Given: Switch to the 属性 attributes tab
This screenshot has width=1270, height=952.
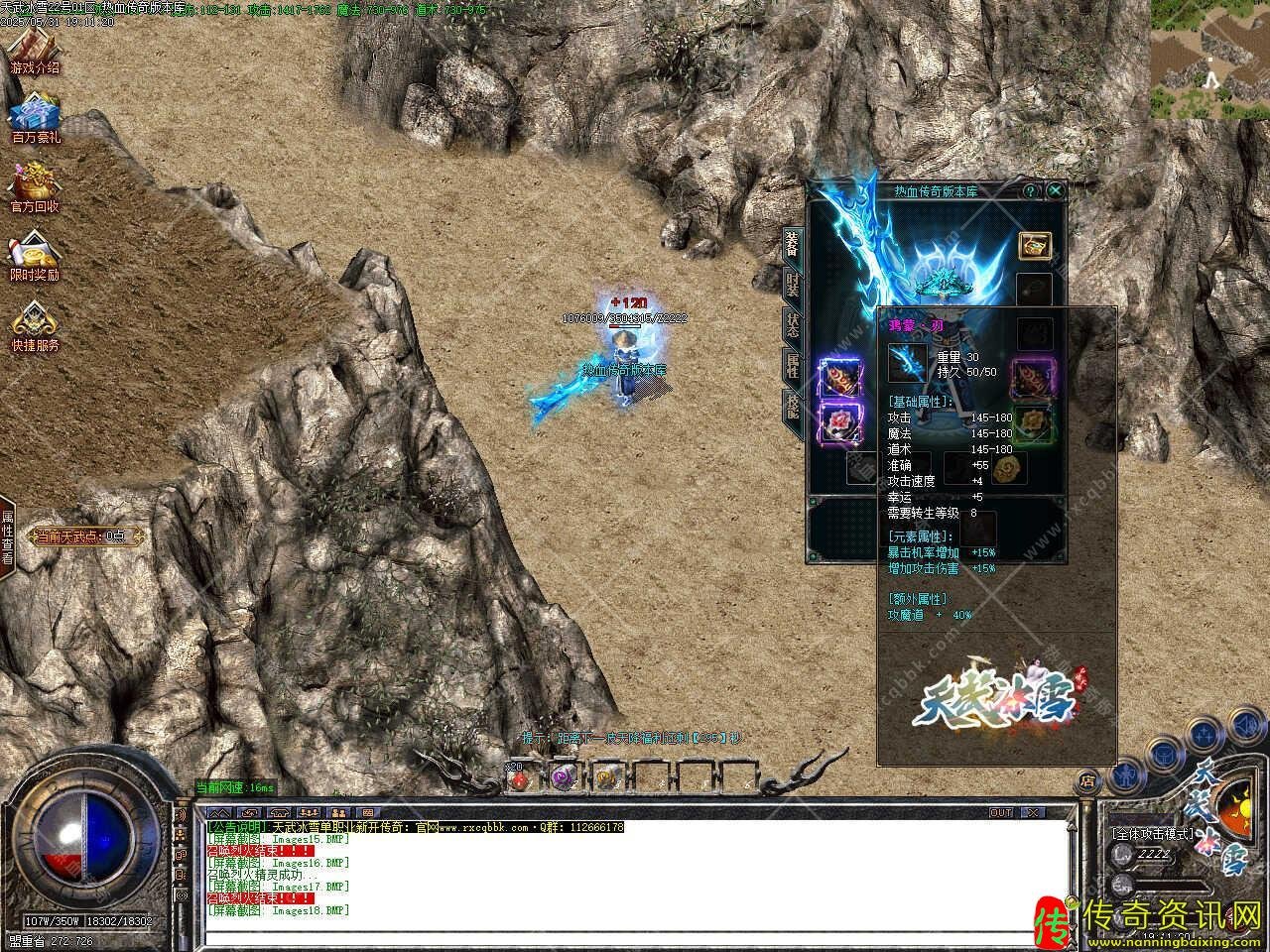Looking at the screenshot, I should point(792,366).
